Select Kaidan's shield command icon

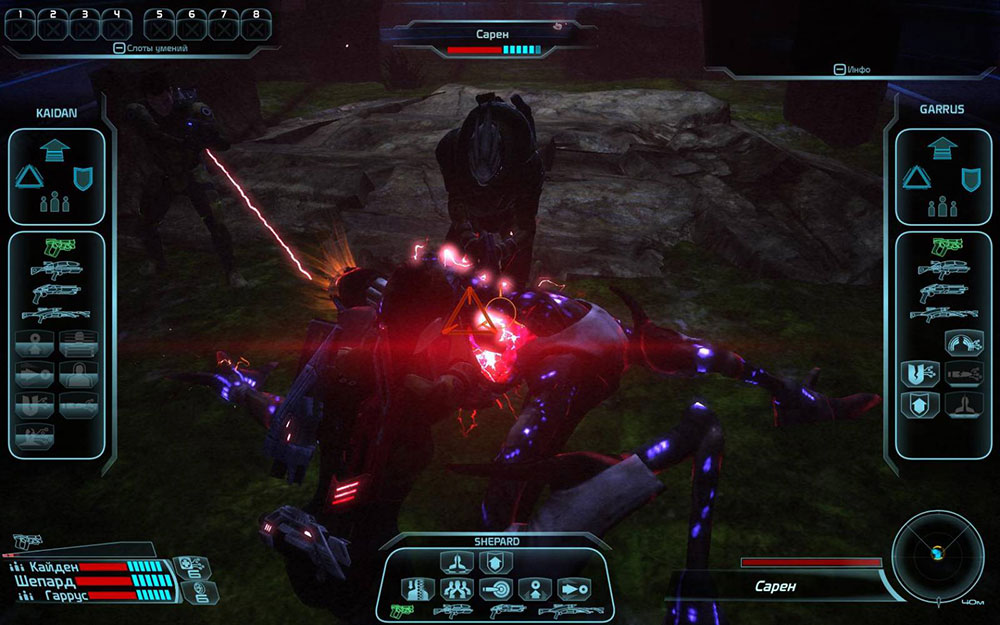click(83, 178)
